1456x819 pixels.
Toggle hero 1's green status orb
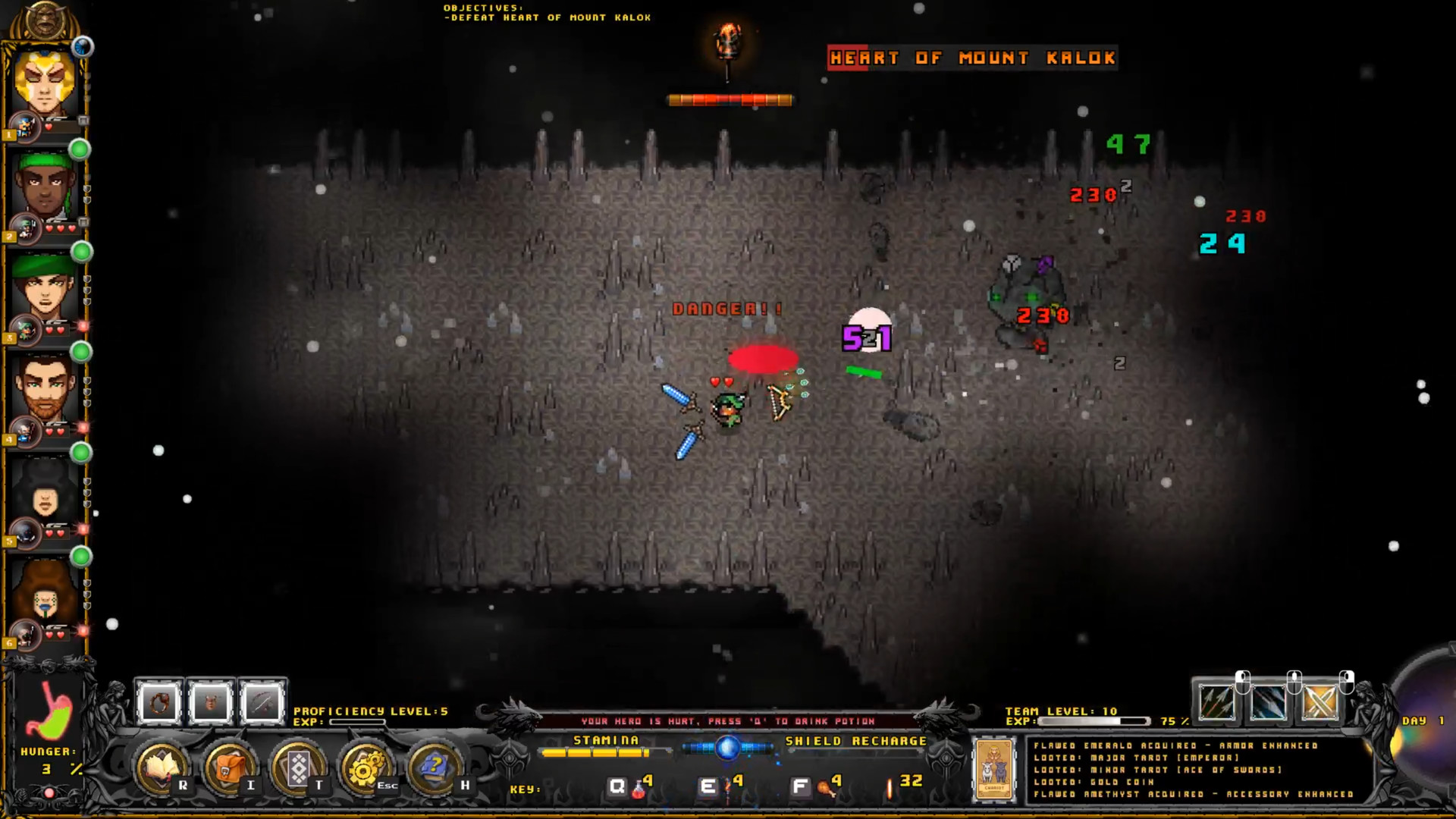(79, 150)
